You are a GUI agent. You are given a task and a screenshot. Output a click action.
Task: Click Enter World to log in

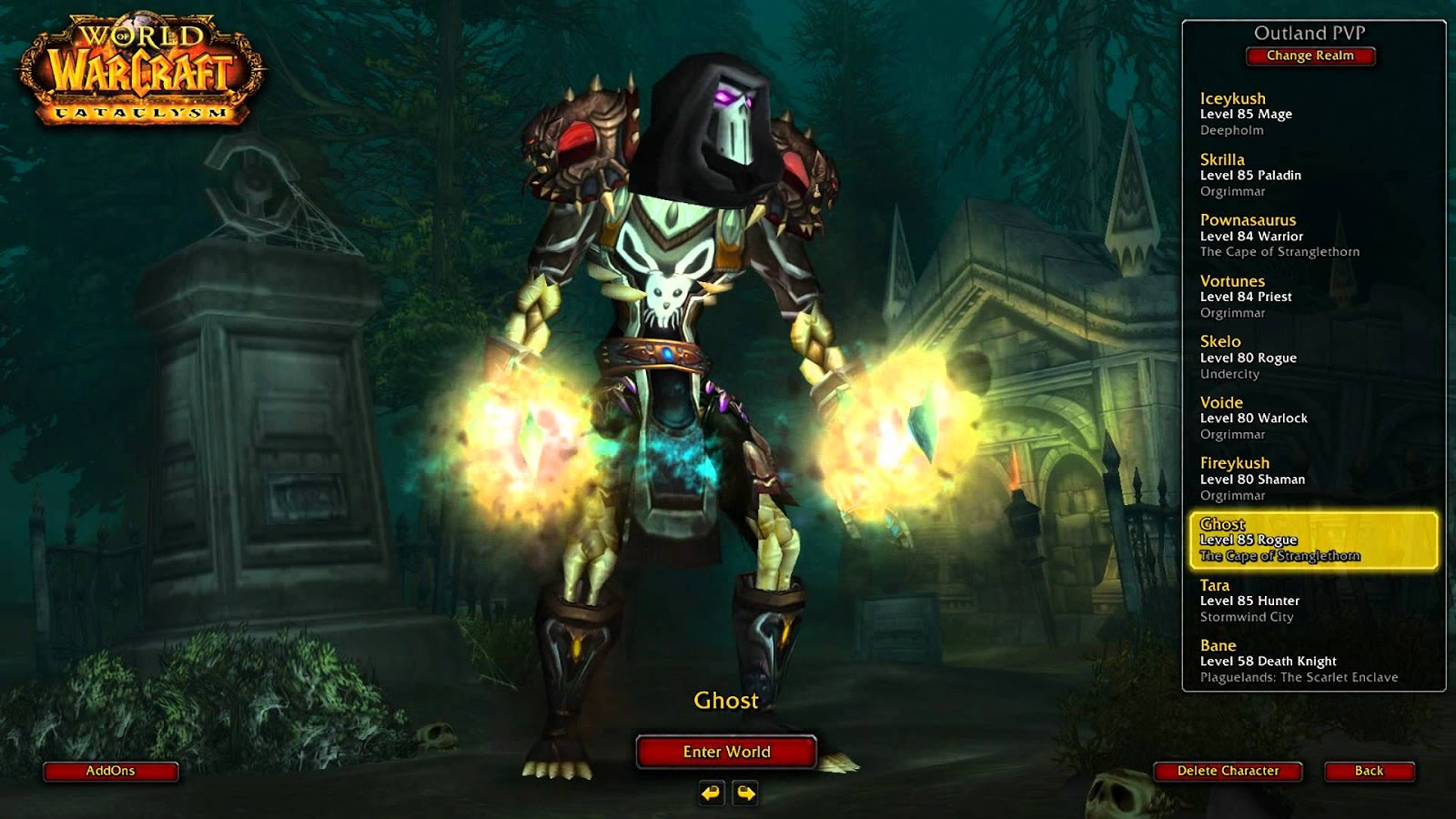(727, 753)
